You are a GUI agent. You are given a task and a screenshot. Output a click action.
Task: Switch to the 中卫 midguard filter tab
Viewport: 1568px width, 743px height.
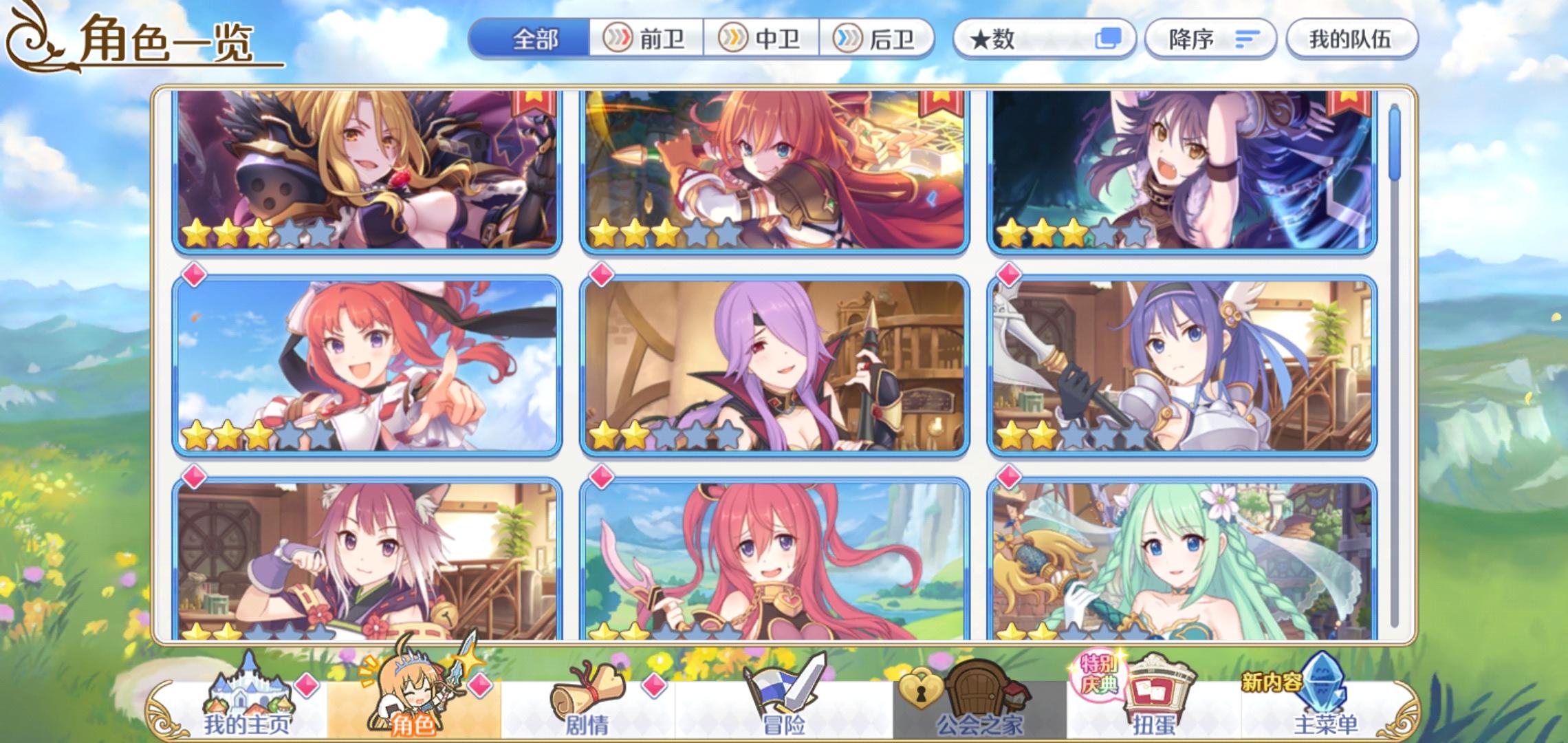click(x=760, y=39)
